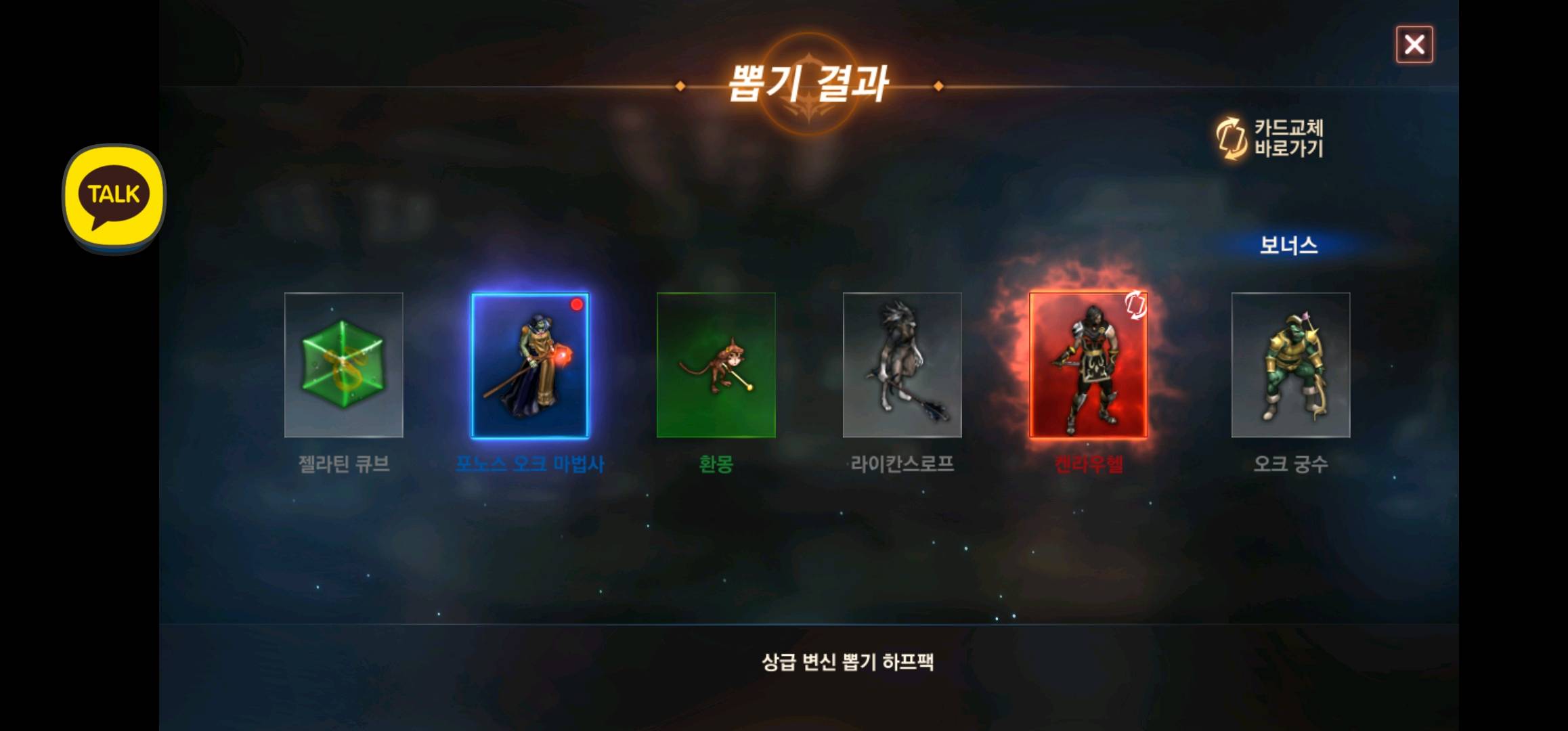Select the 라이칸스로프 card

coord(902,365)
